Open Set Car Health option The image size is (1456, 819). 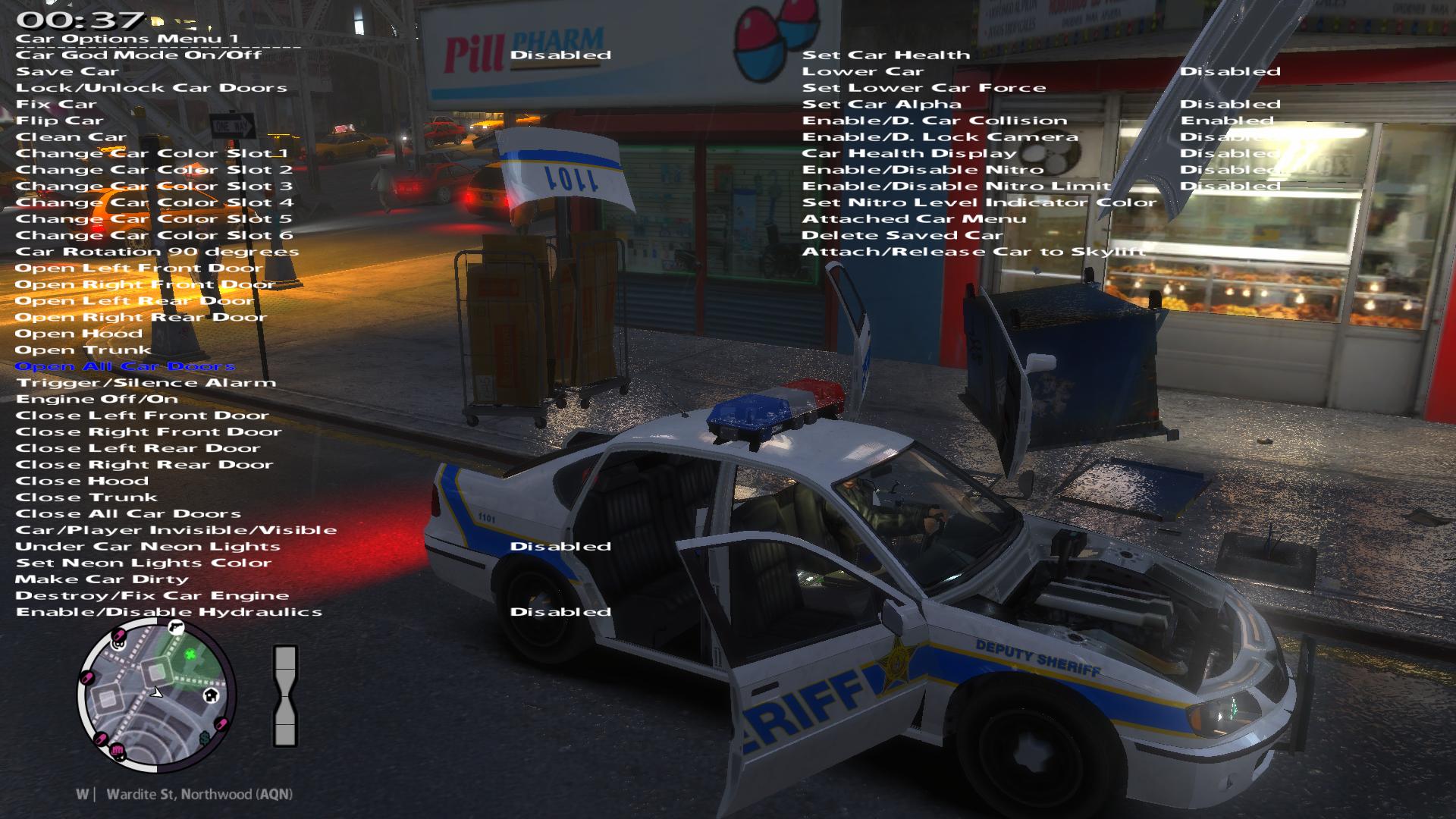886,55
